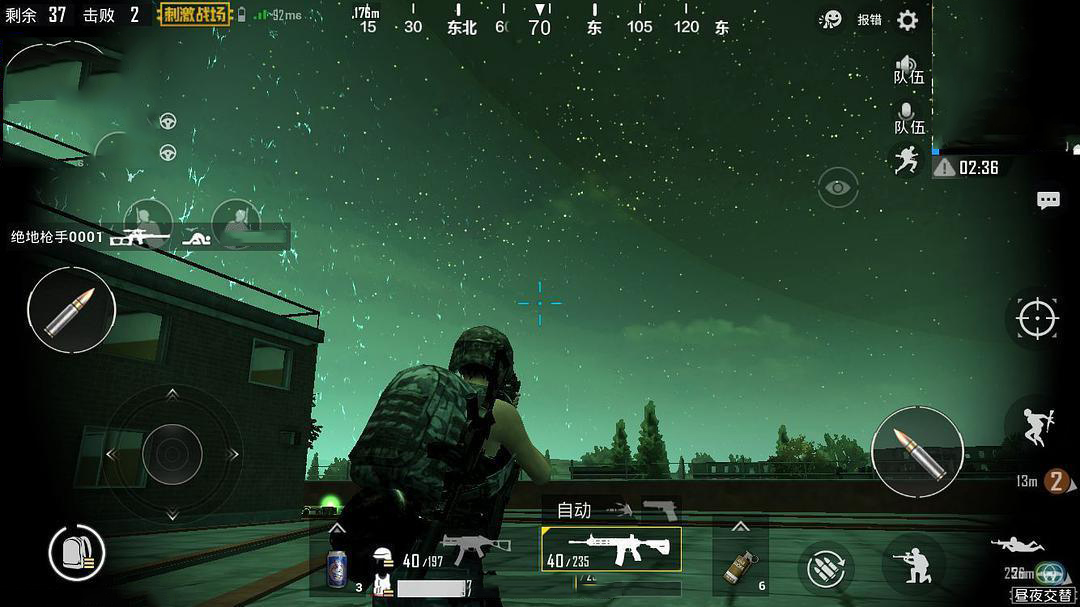The height and width of the screenshot is (607, 1080).
Task: Aim down sights with the crosshair button
Action: 1037,319
